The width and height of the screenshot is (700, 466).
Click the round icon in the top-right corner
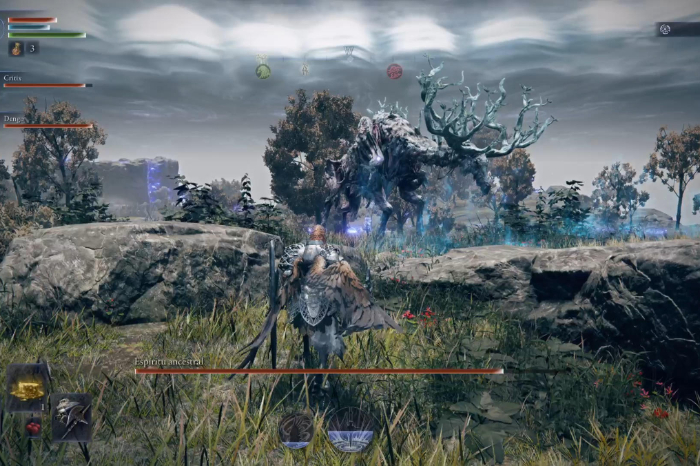(665, 29)
